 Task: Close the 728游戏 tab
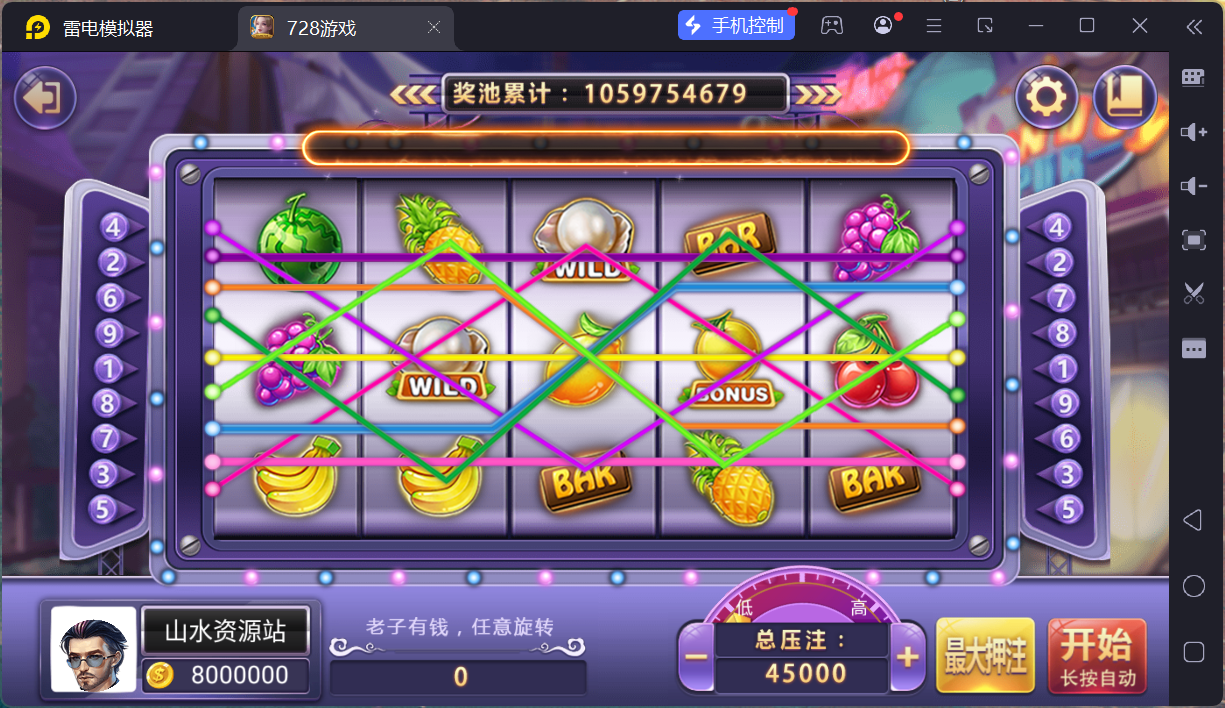coord(434,28)
